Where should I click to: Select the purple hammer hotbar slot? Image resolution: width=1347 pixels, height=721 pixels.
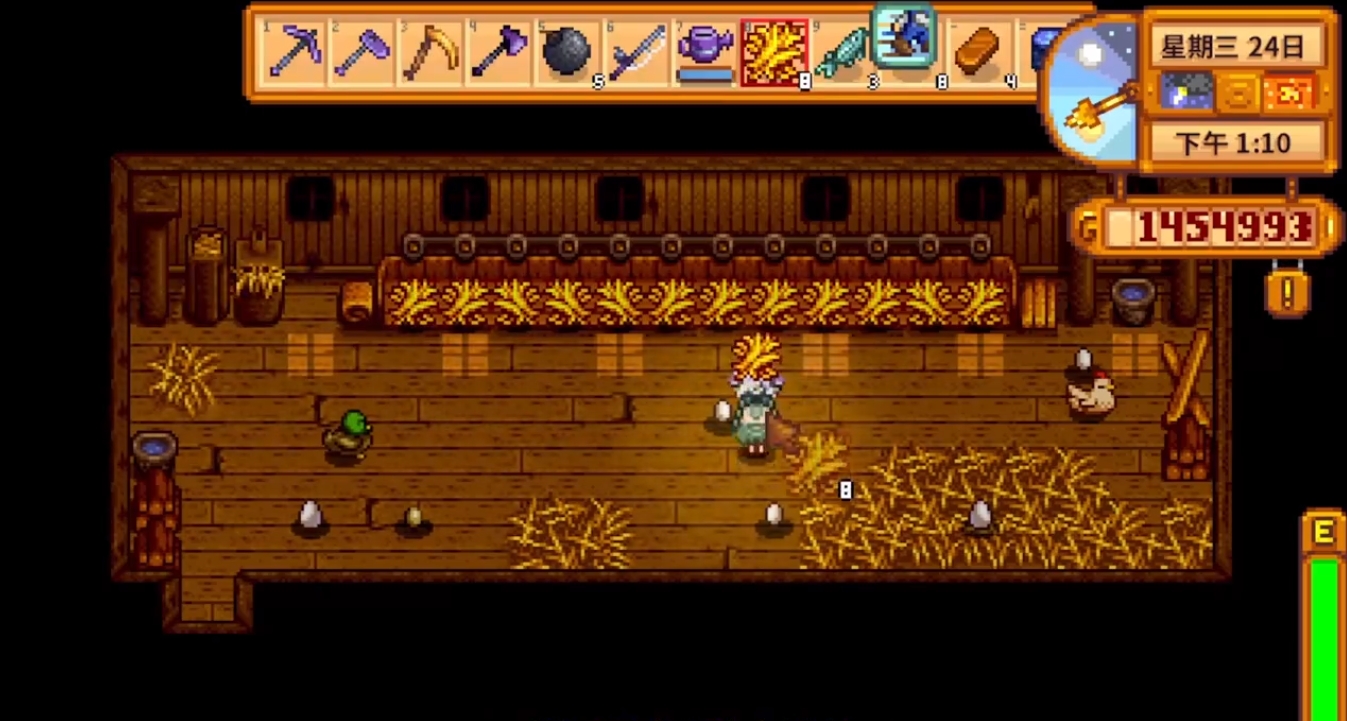tap(363, 52)
